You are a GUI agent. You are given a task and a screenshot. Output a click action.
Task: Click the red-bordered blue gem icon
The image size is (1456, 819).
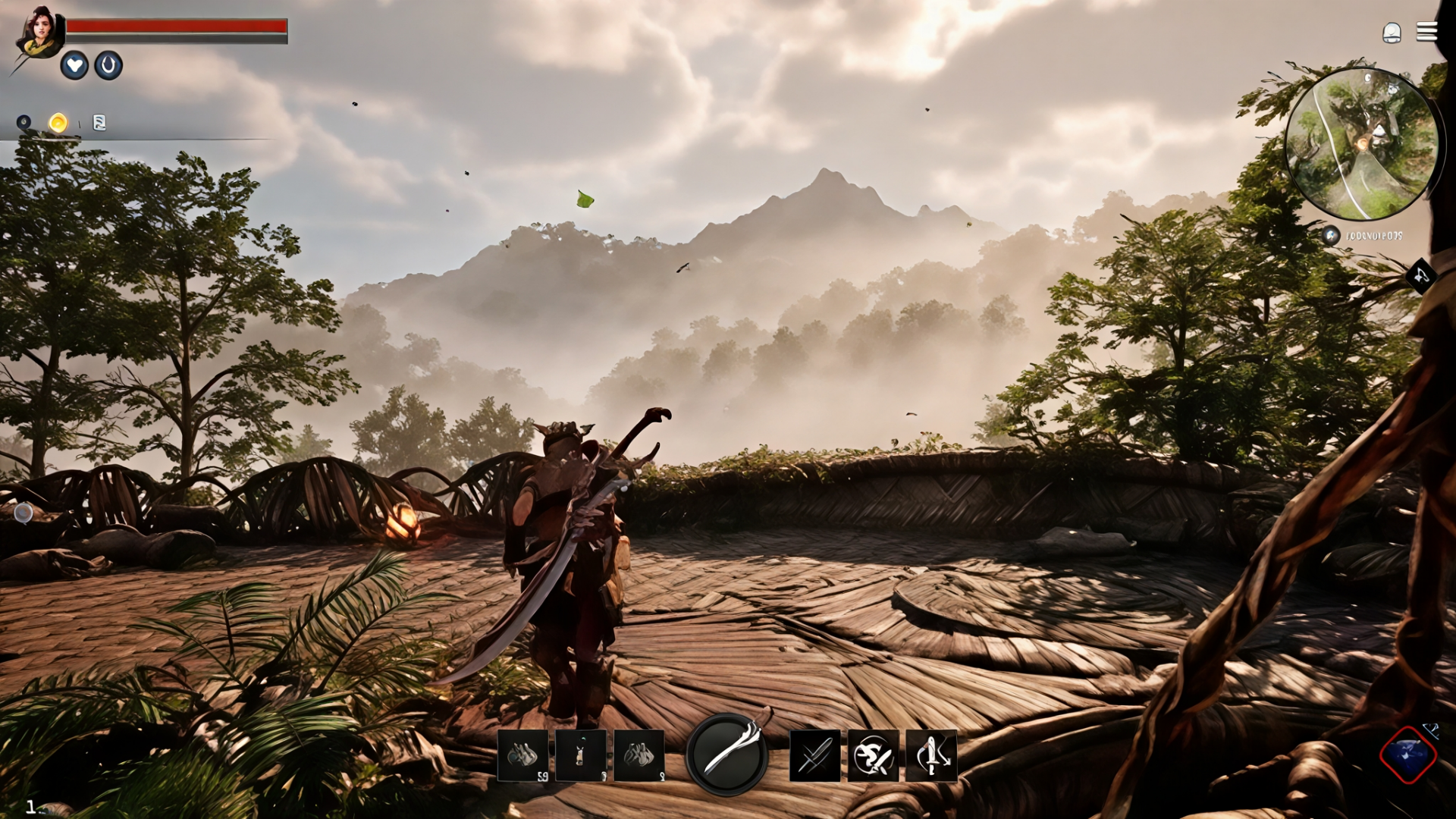click(x=1407, y=755)
